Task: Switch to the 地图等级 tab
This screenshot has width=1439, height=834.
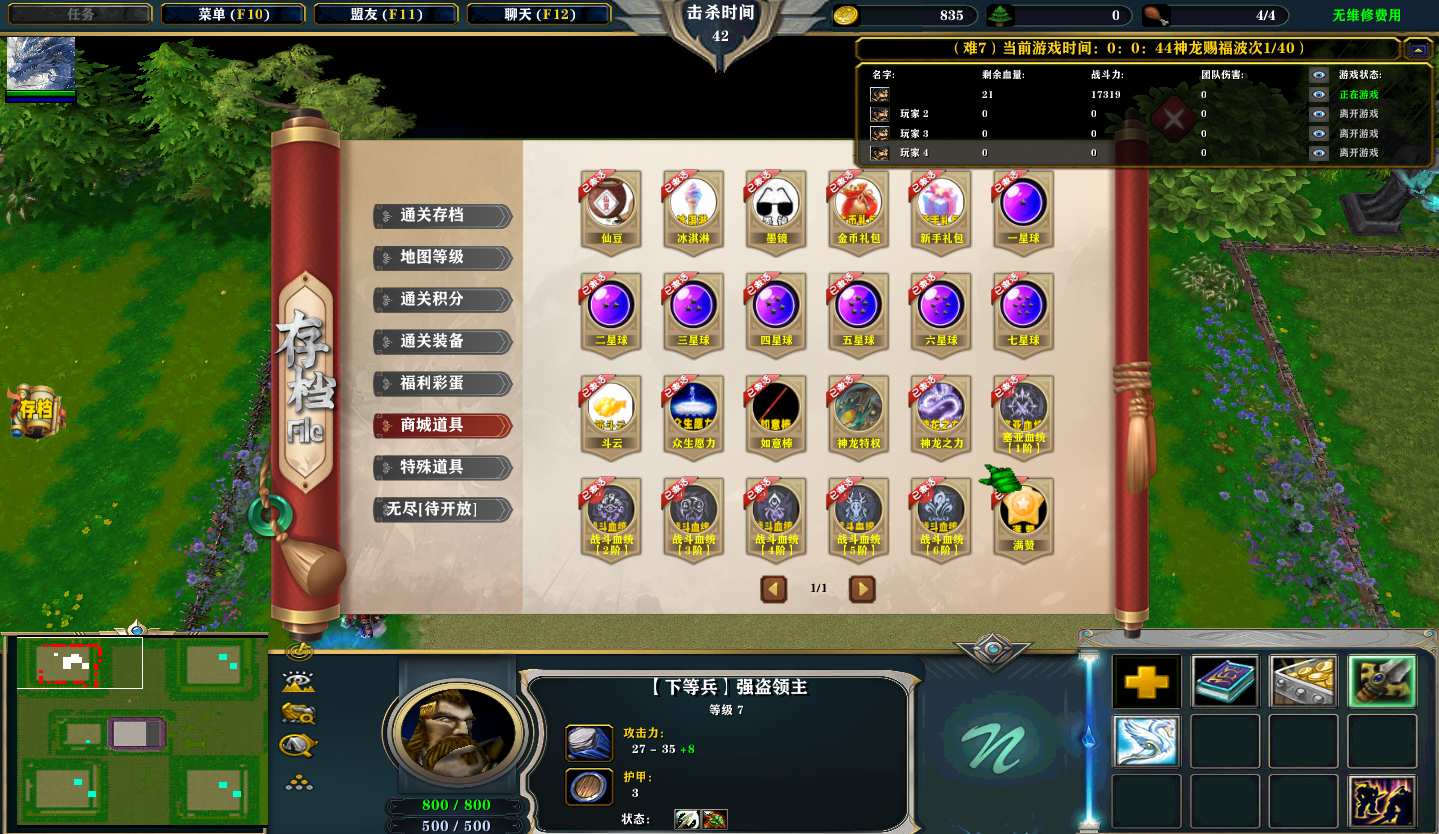Action: pyautogui.click(x=442, y=258)
